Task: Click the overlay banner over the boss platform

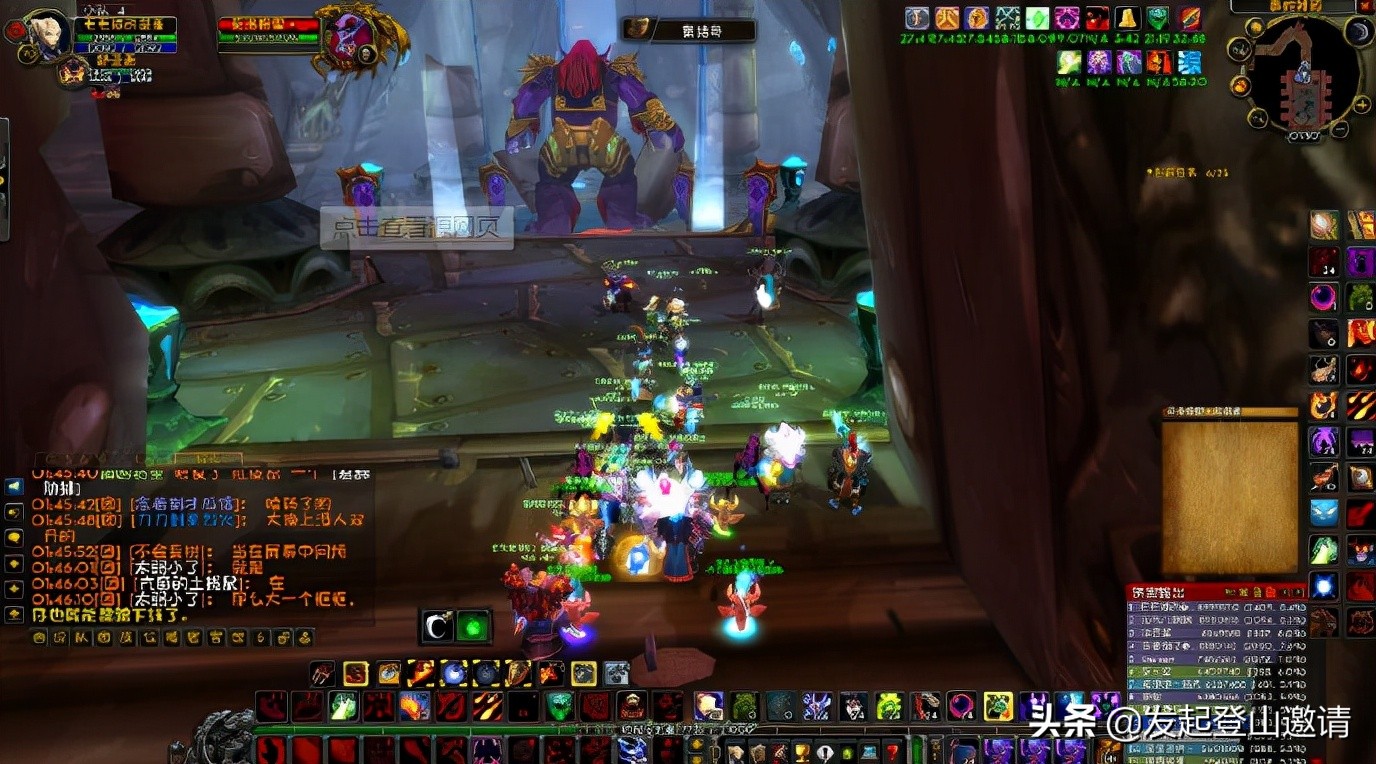Action: (416, 228)
